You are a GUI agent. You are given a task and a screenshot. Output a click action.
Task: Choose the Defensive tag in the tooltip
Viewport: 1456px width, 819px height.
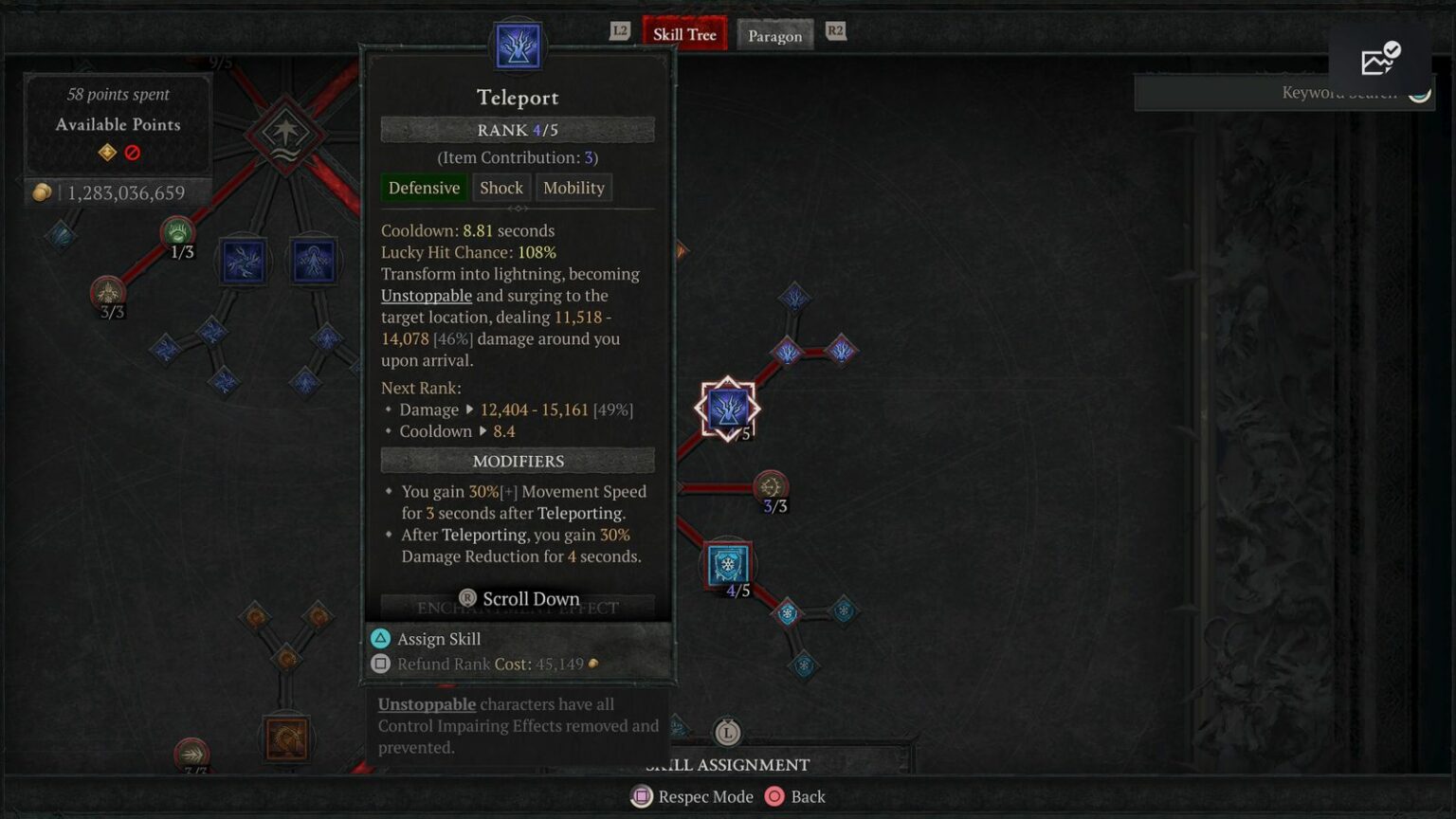coord(424,188)
